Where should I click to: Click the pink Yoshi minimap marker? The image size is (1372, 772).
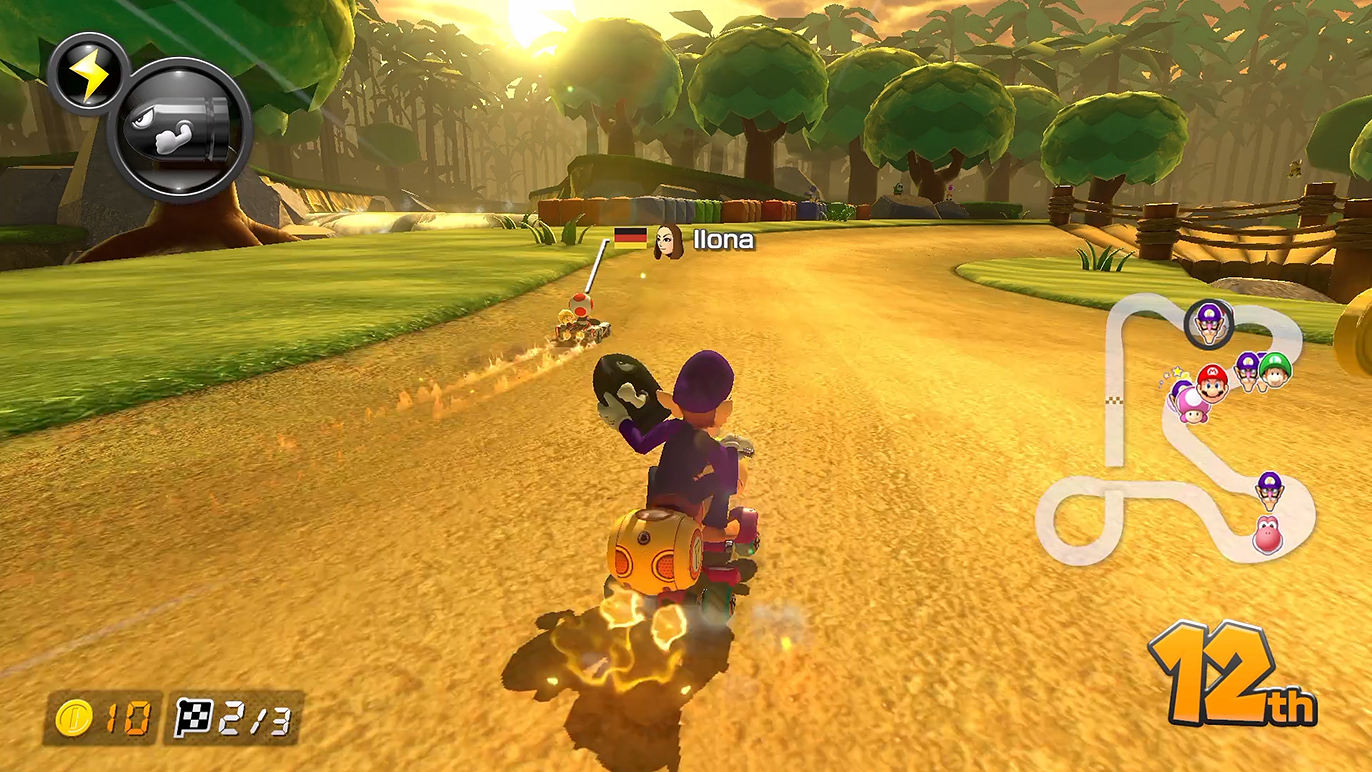tap(1267, 534)
